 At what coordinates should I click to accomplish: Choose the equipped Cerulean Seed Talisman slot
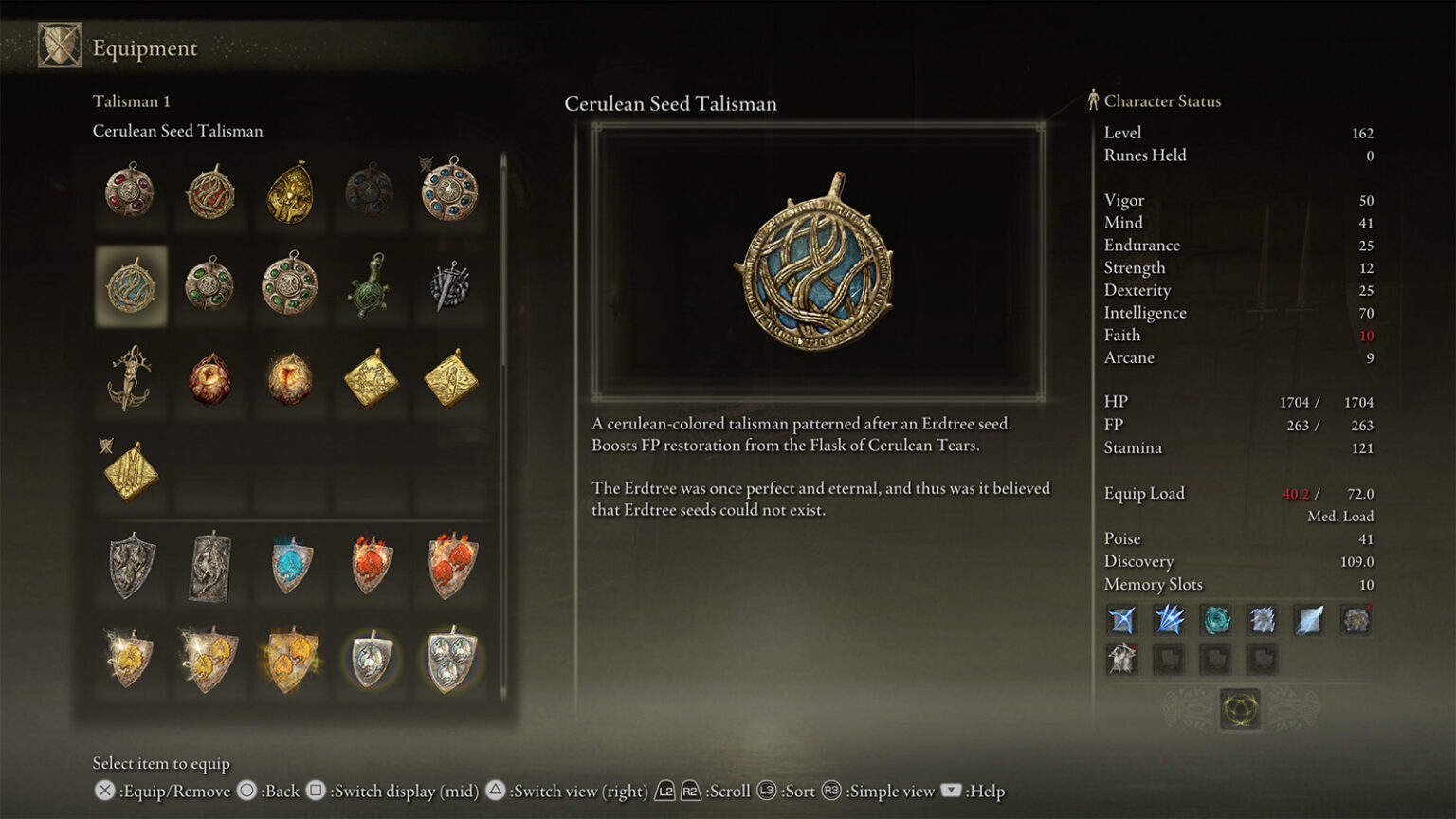tap(130, 284)
